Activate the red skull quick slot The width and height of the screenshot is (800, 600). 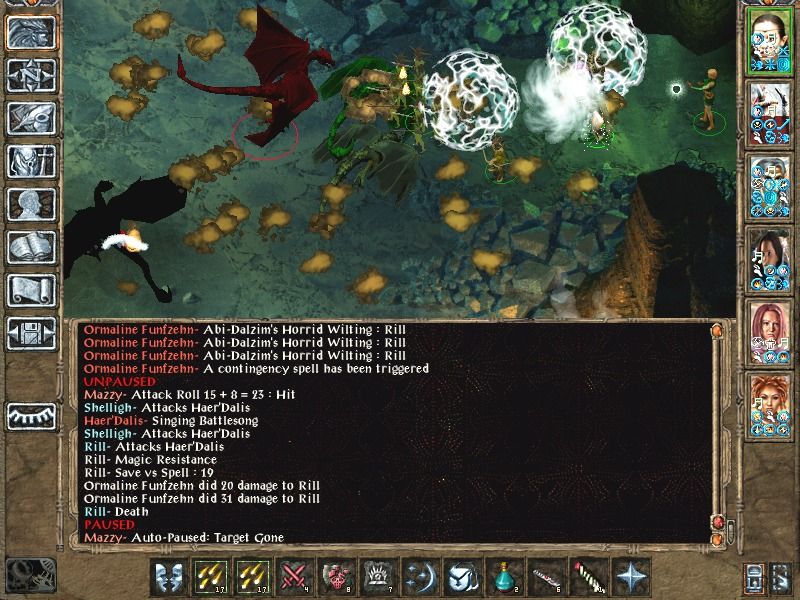[335, 578]
